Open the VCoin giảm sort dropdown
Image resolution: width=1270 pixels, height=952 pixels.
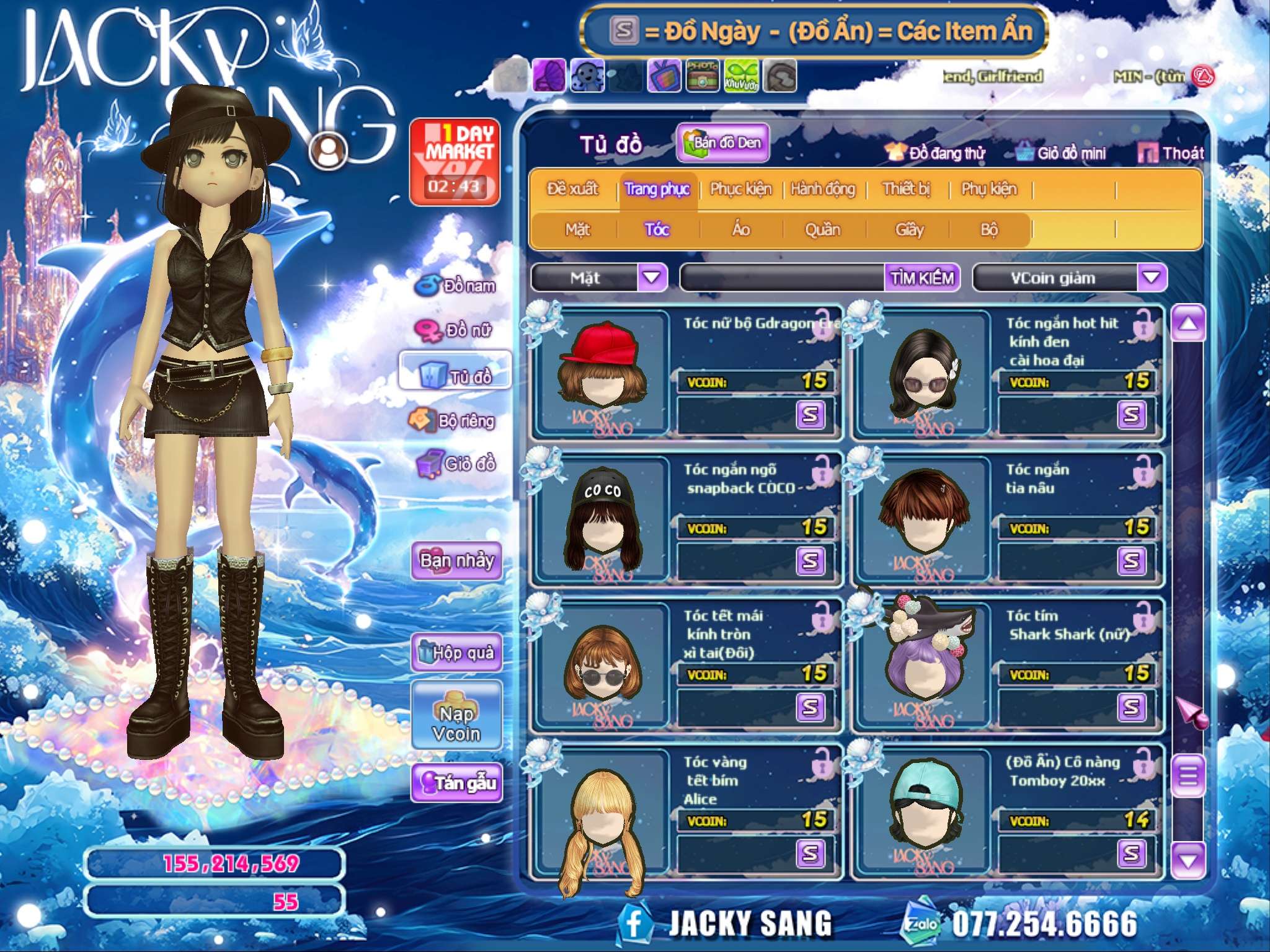coord(1151,278)
